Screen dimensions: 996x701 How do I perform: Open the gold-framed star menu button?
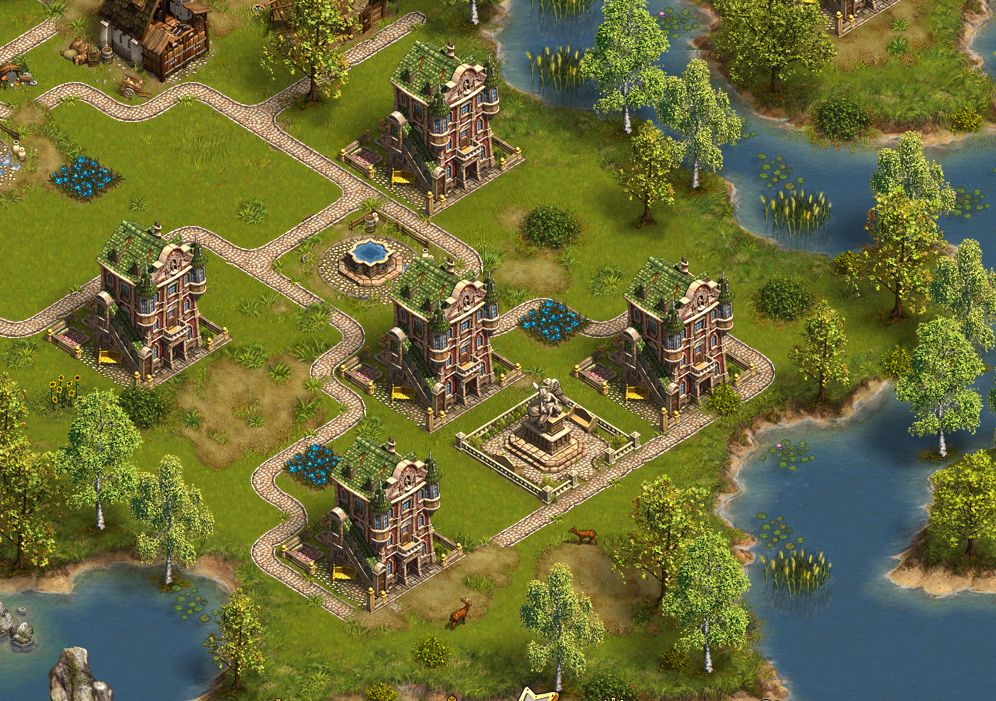(x=542, y=694)
